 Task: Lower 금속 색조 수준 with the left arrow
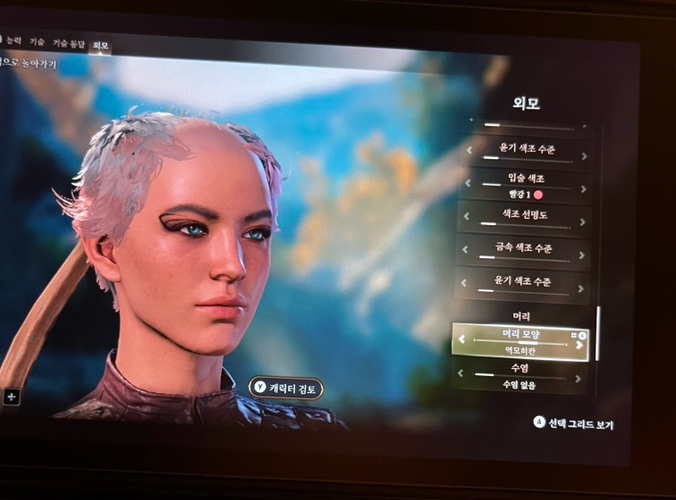[466, 249]
